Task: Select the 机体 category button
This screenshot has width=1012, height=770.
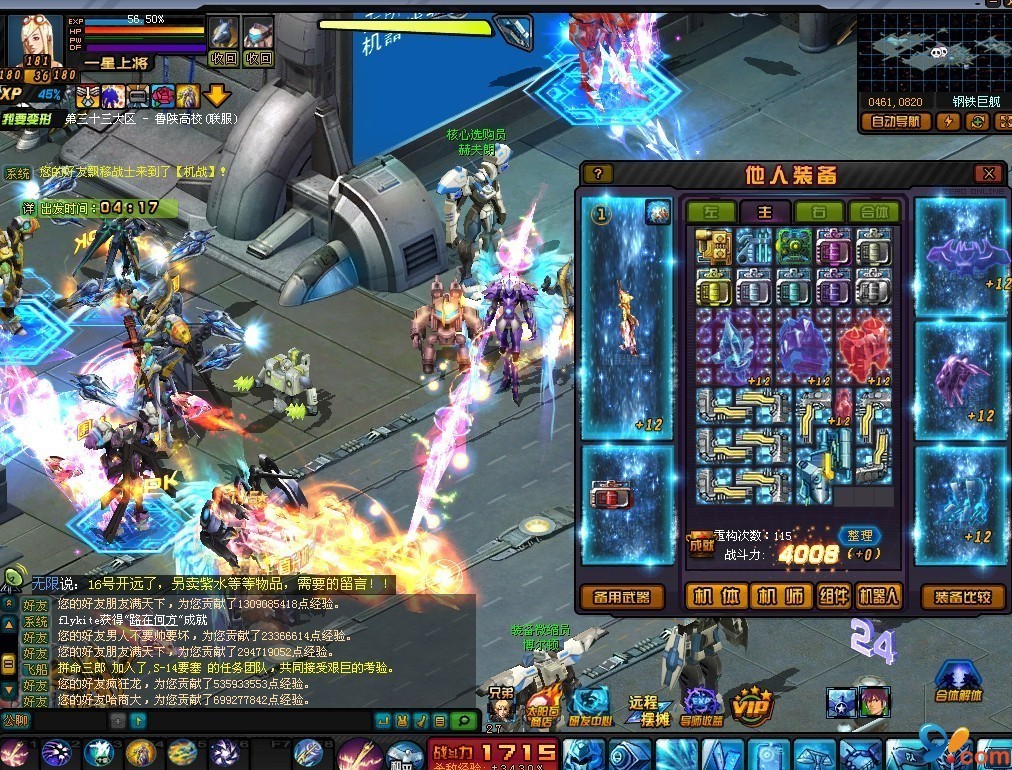Action: click(716, 597)
